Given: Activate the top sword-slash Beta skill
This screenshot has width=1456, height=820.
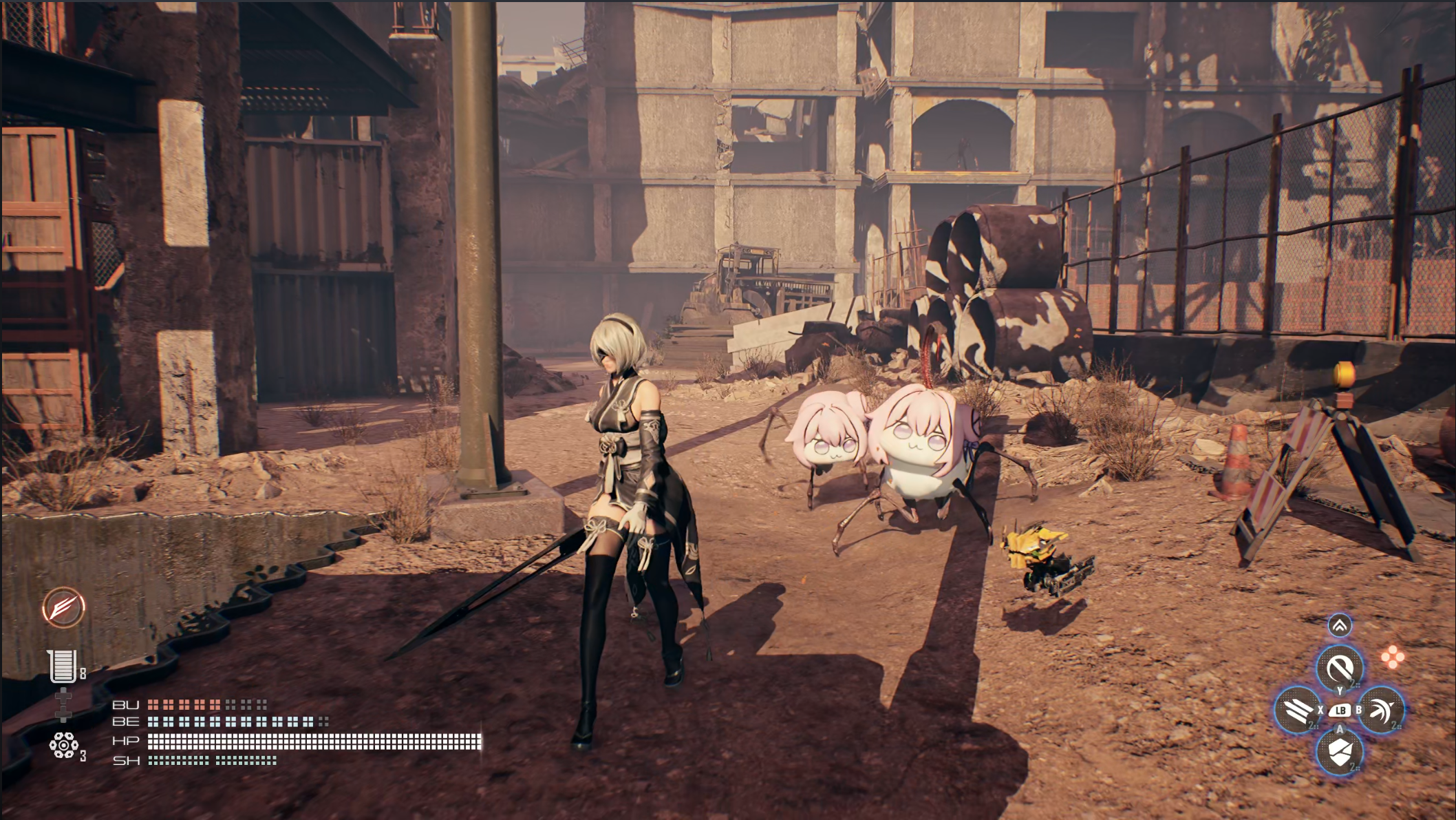Looking at the screenshot, I should tap(1339, 667).
